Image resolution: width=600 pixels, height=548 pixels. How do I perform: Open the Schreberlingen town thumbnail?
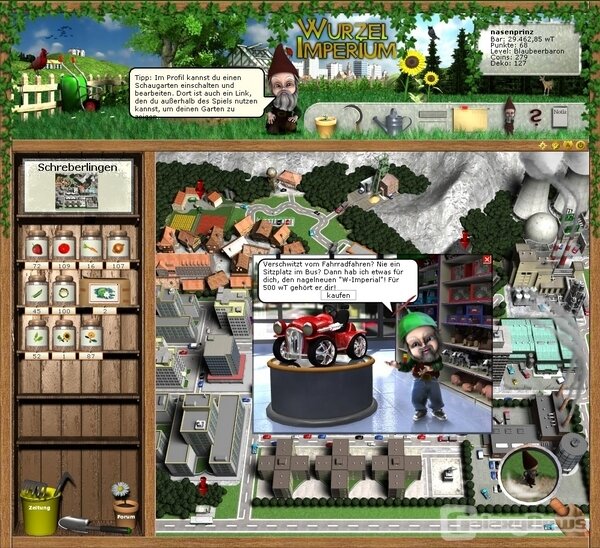pyautogui.click(x=77, y=190)
